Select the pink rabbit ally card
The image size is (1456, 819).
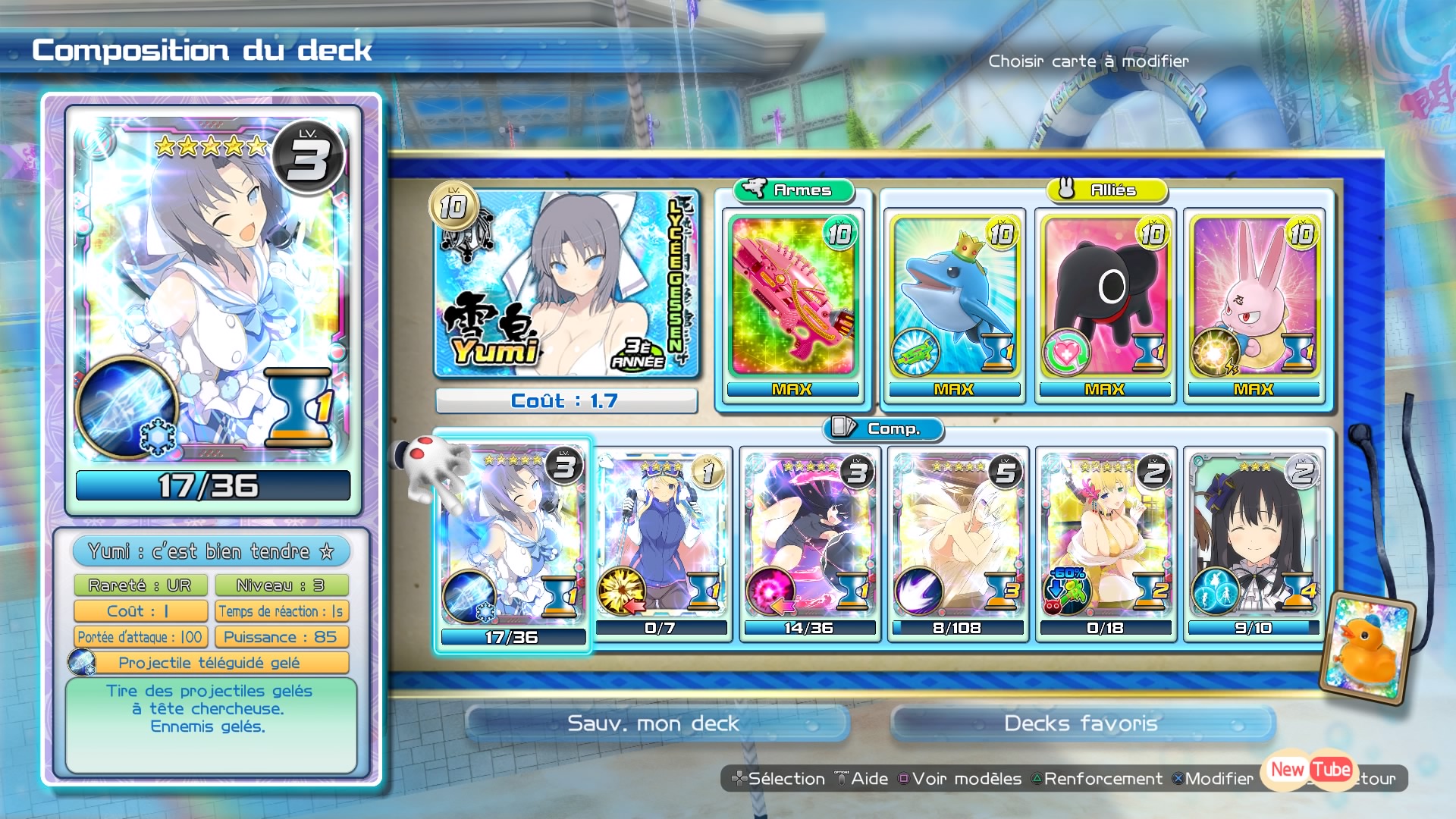[1254, 298]
